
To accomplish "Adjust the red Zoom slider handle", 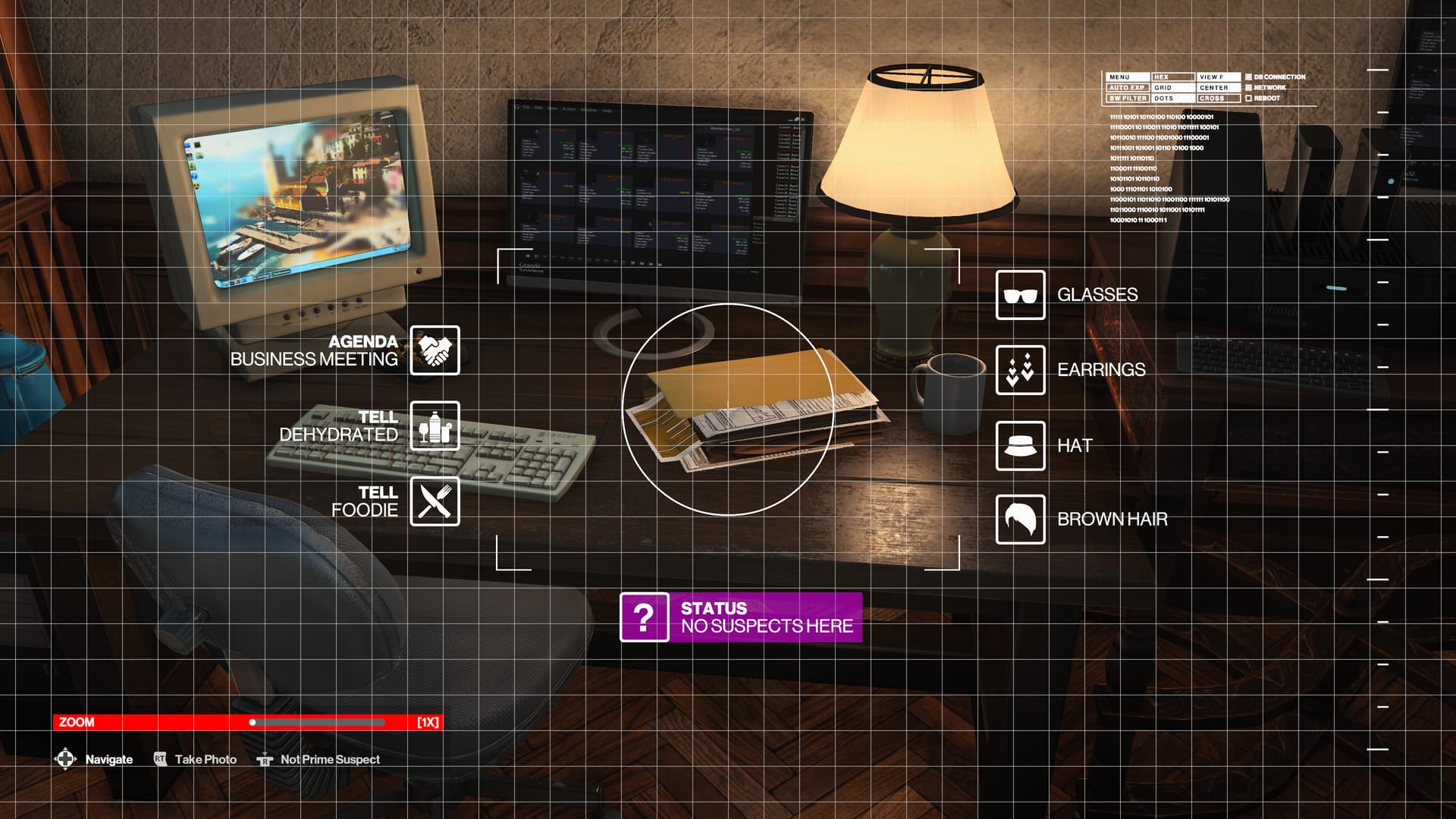I will click(253, 722).
